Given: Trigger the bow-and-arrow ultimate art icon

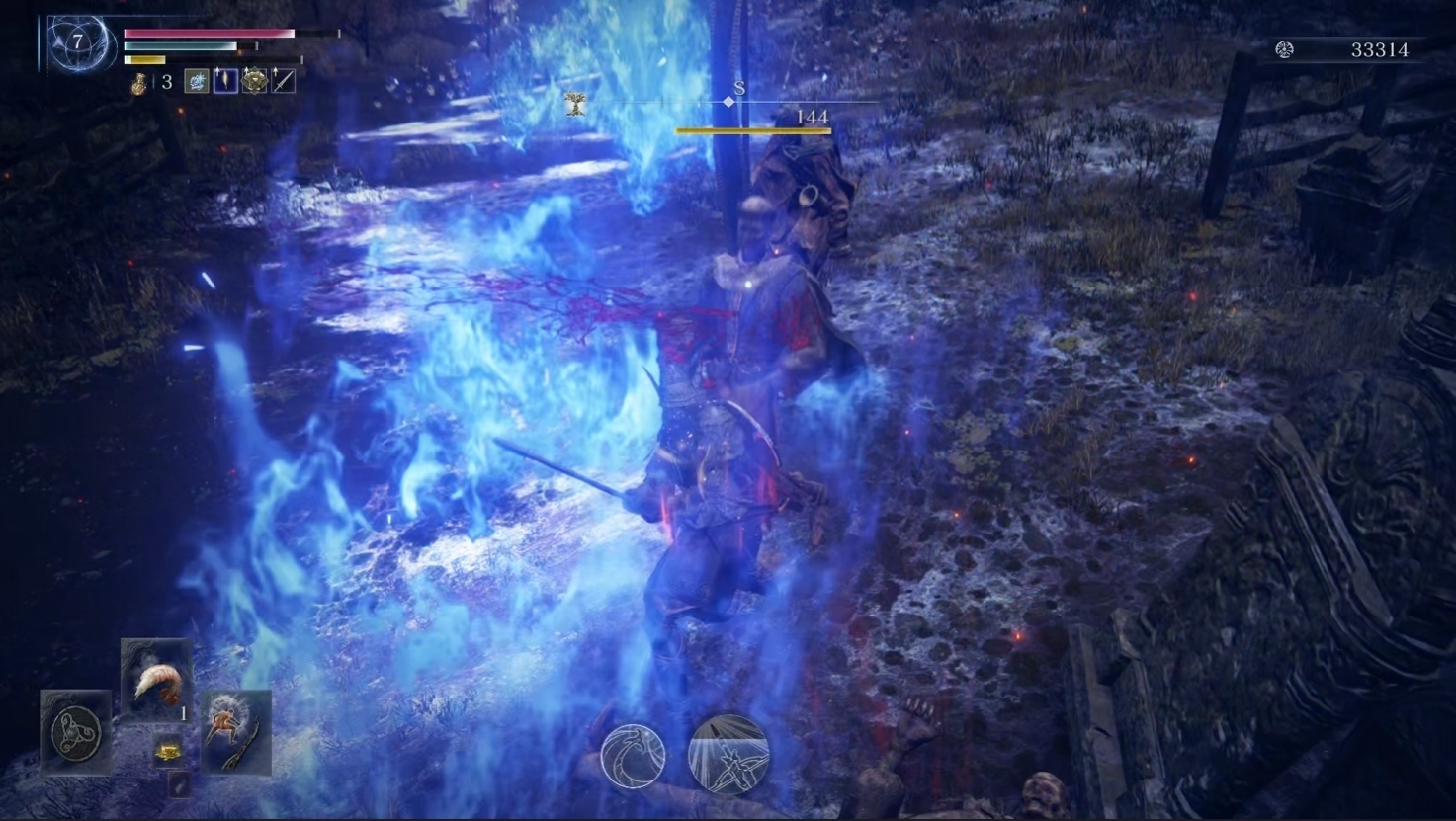Looking at the screenshot, I should pos(728,756).
